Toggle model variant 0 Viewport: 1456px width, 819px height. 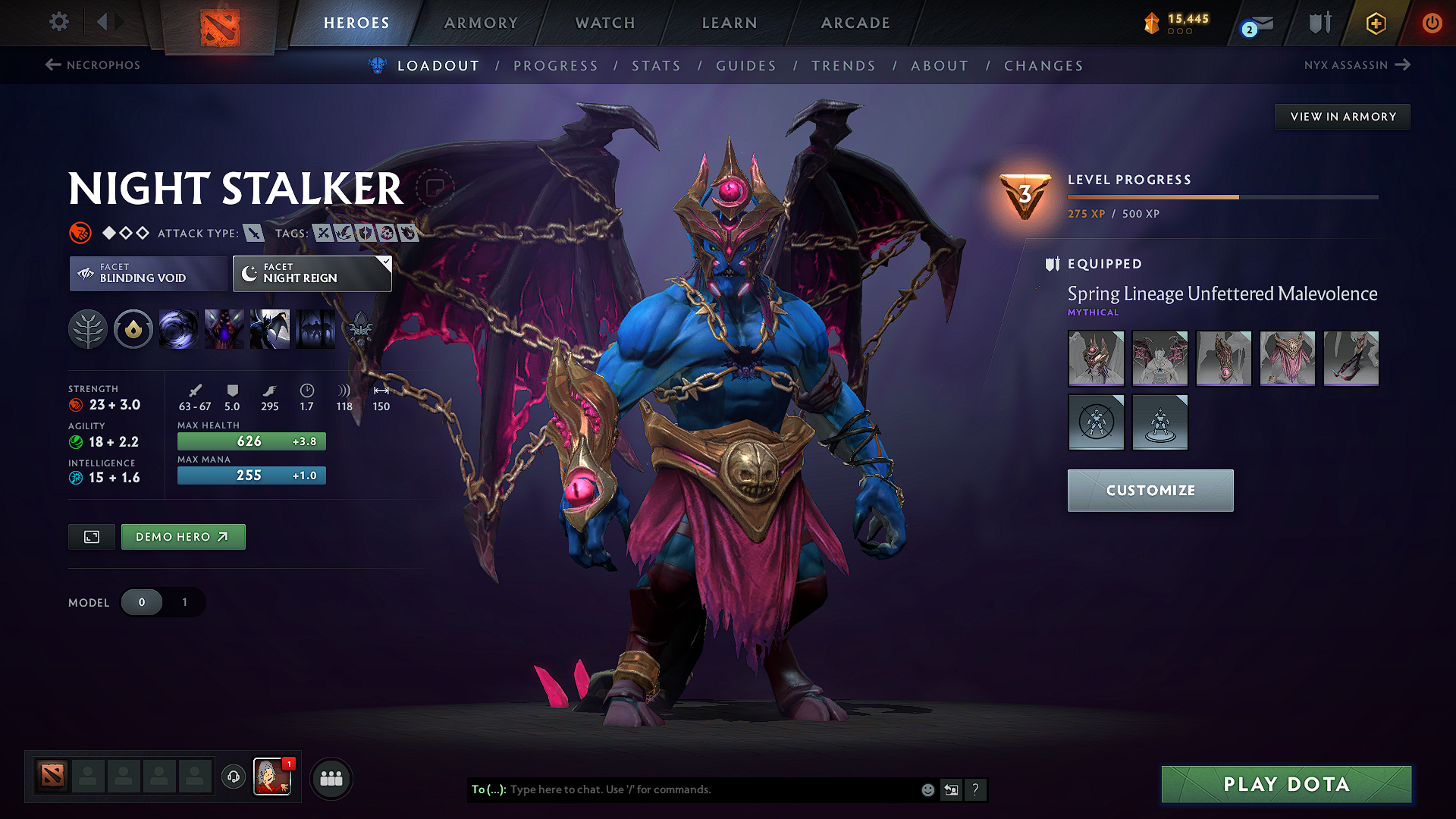click(142, 602)
